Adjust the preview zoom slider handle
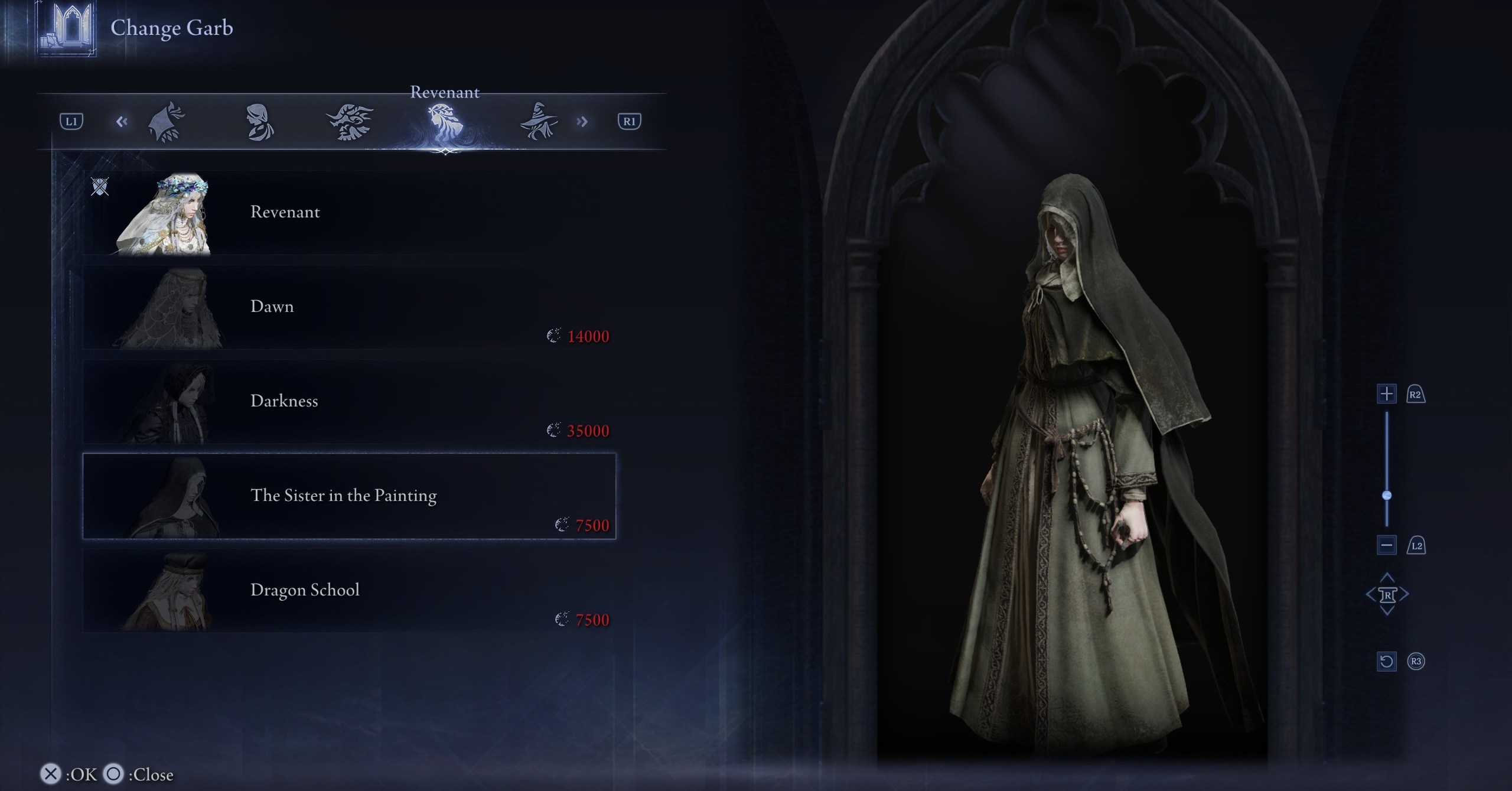The width and height of the screenshot is (1512, 791). click(1387, 495)
